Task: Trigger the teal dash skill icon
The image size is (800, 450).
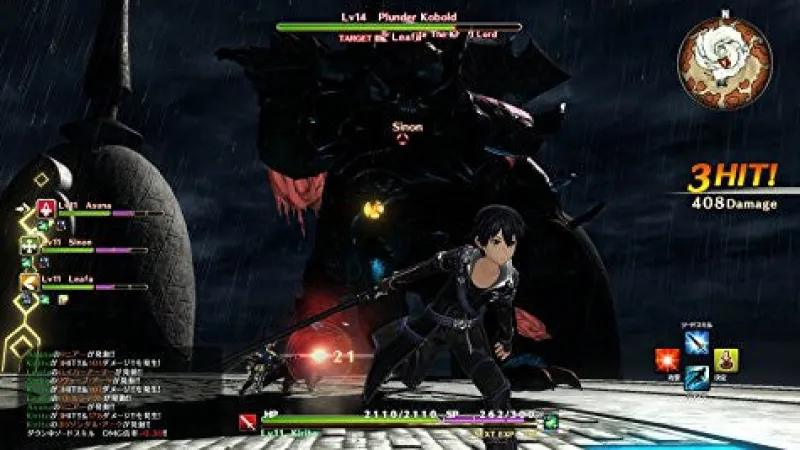Action: 696,379
